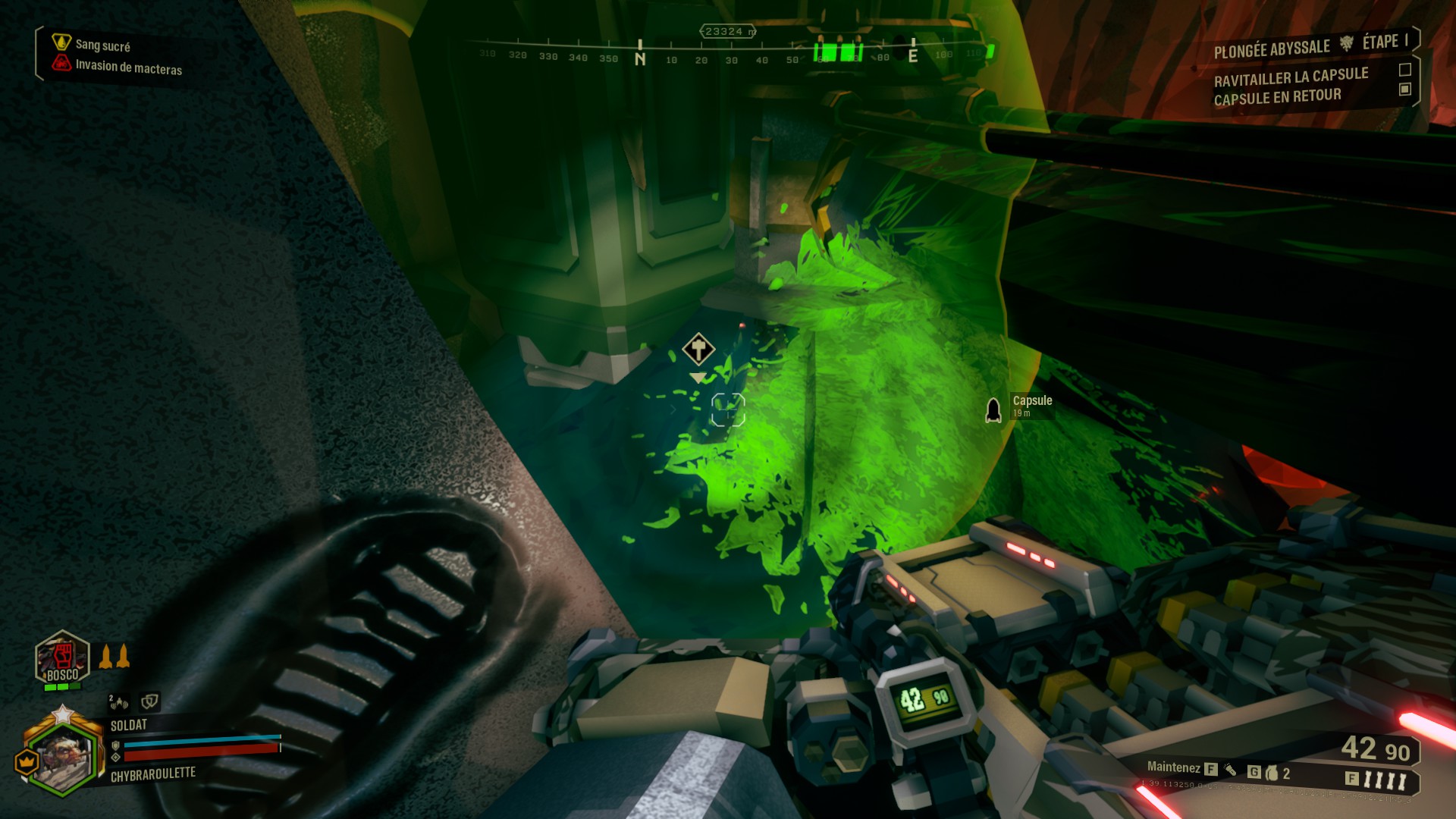
Task: Select the grenade icon
Action: 1272,773
